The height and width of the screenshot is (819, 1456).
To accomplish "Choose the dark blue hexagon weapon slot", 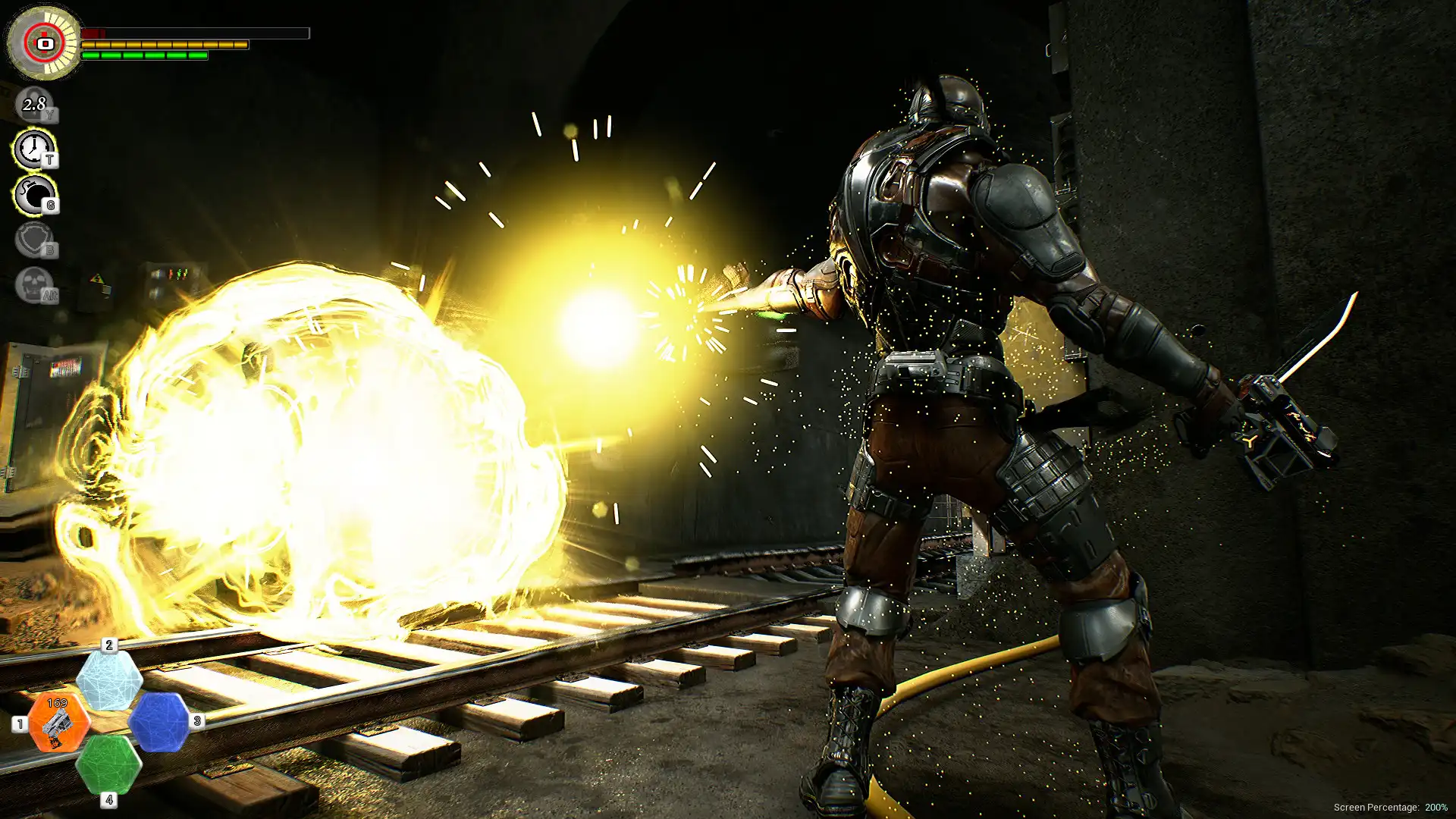I will pyautogui.click(x=159, y=722).
